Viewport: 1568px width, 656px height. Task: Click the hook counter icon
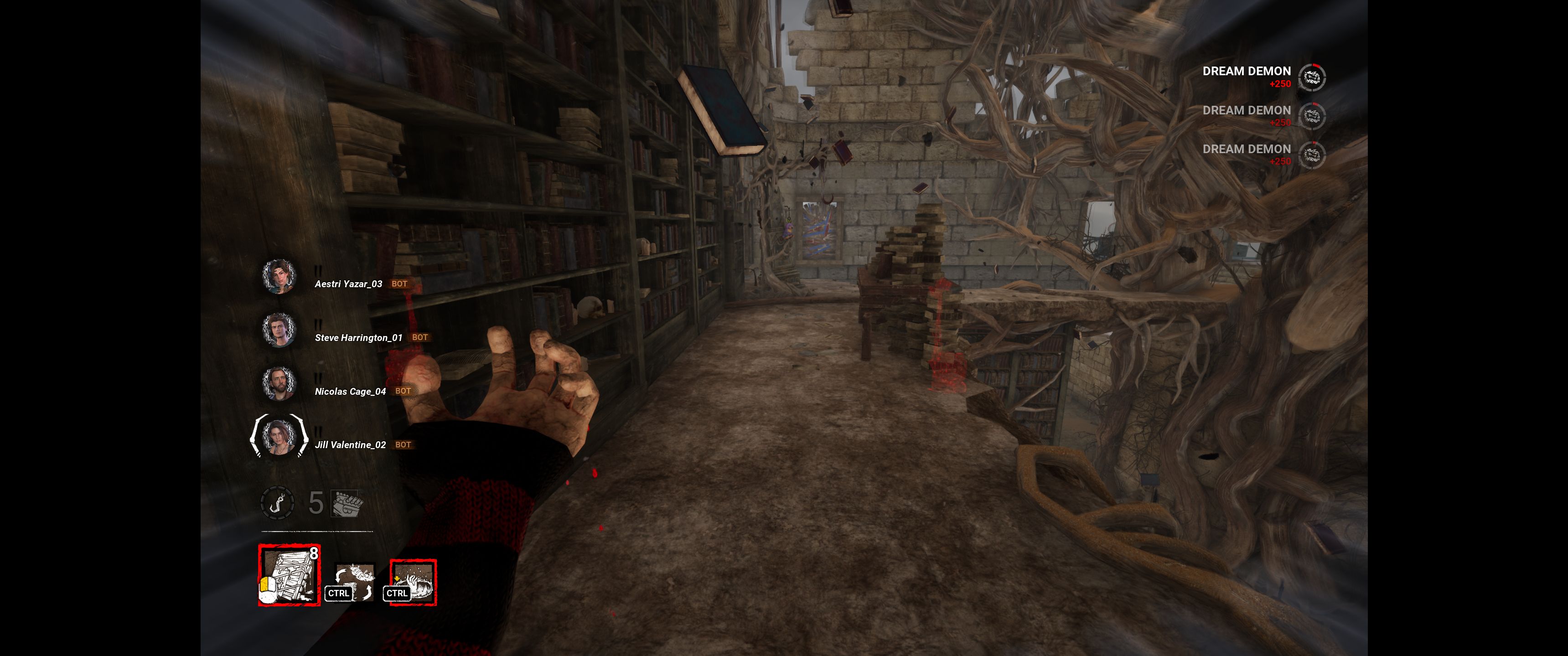(277, 503)
